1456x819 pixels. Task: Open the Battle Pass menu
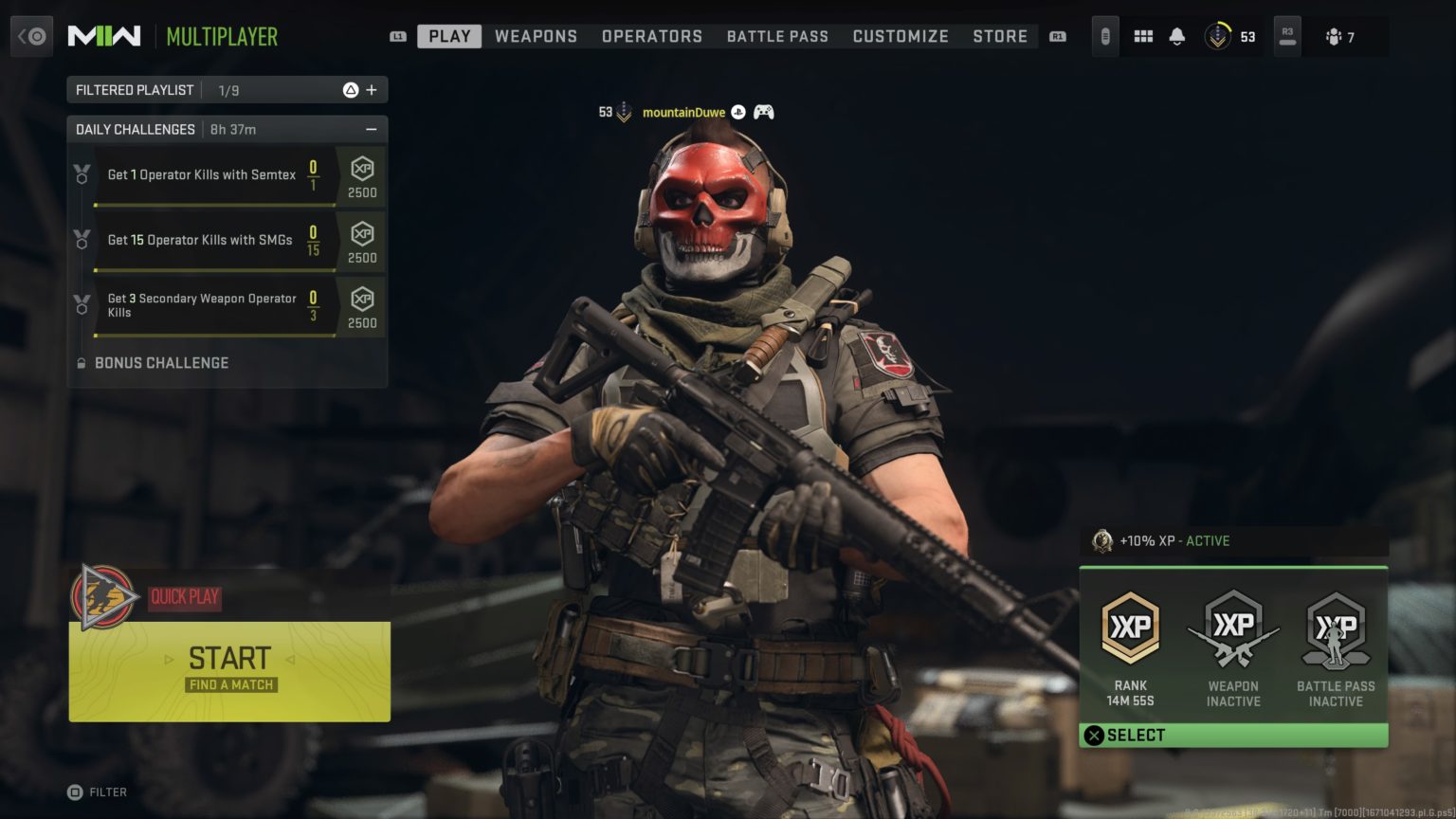777,36
